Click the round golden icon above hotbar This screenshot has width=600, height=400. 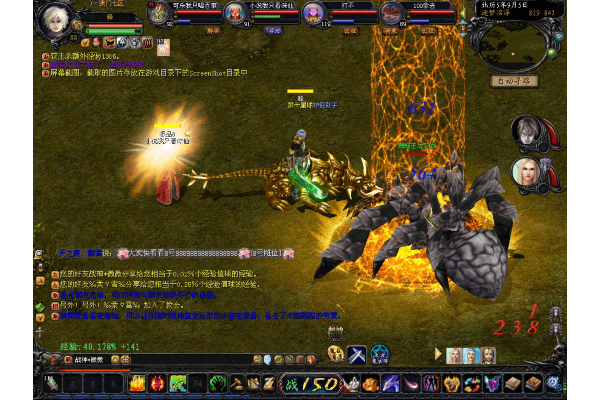coord(335,353)
